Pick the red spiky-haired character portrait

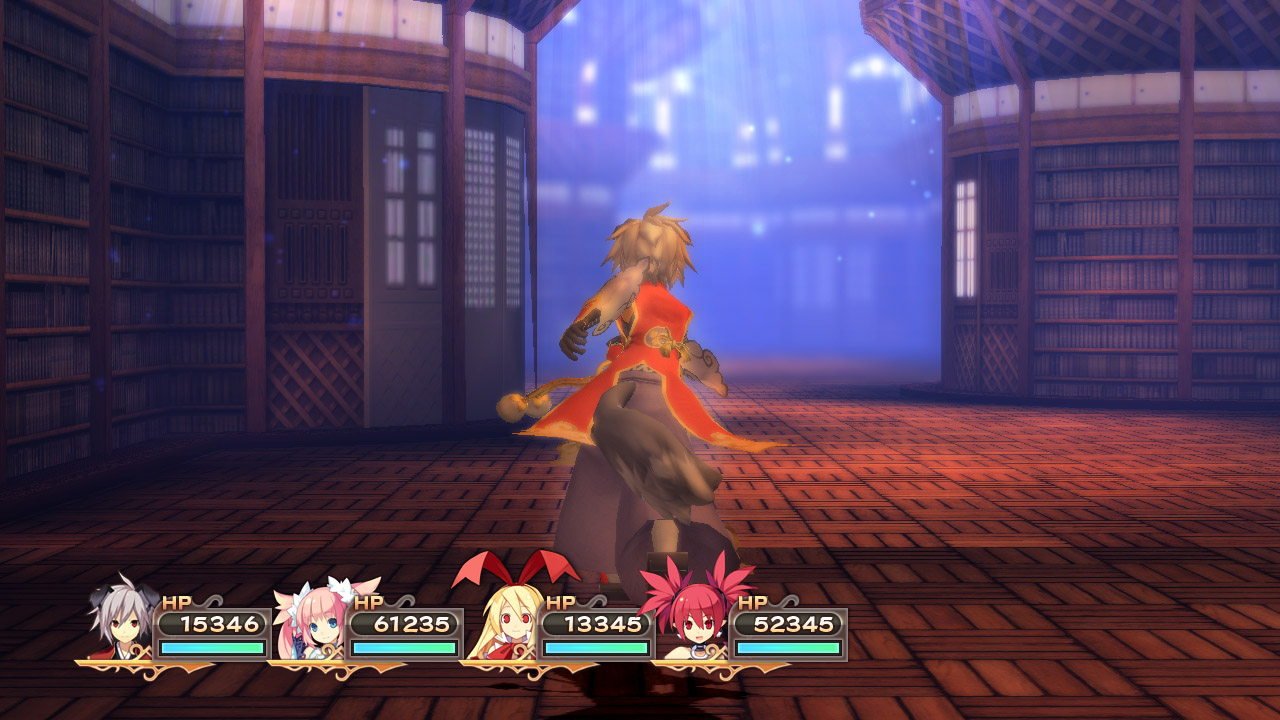click(696, 620)
